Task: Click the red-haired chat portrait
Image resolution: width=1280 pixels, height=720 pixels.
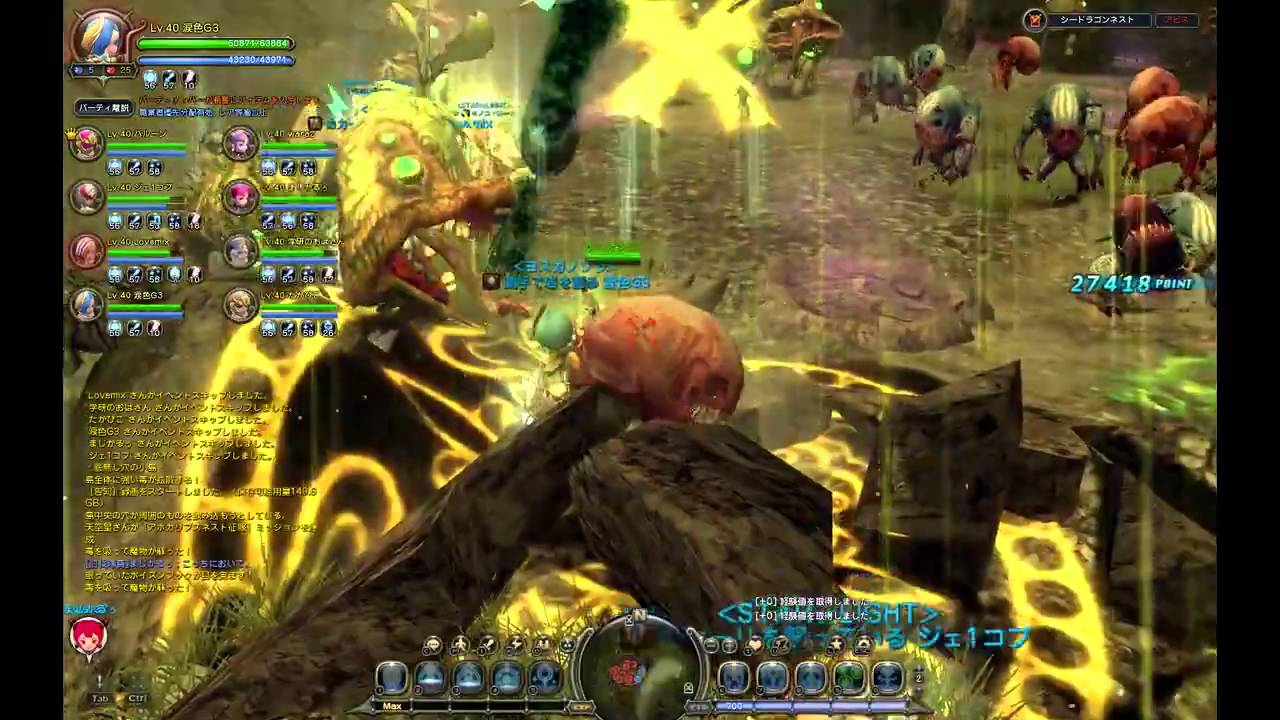Action: (88, 637)
